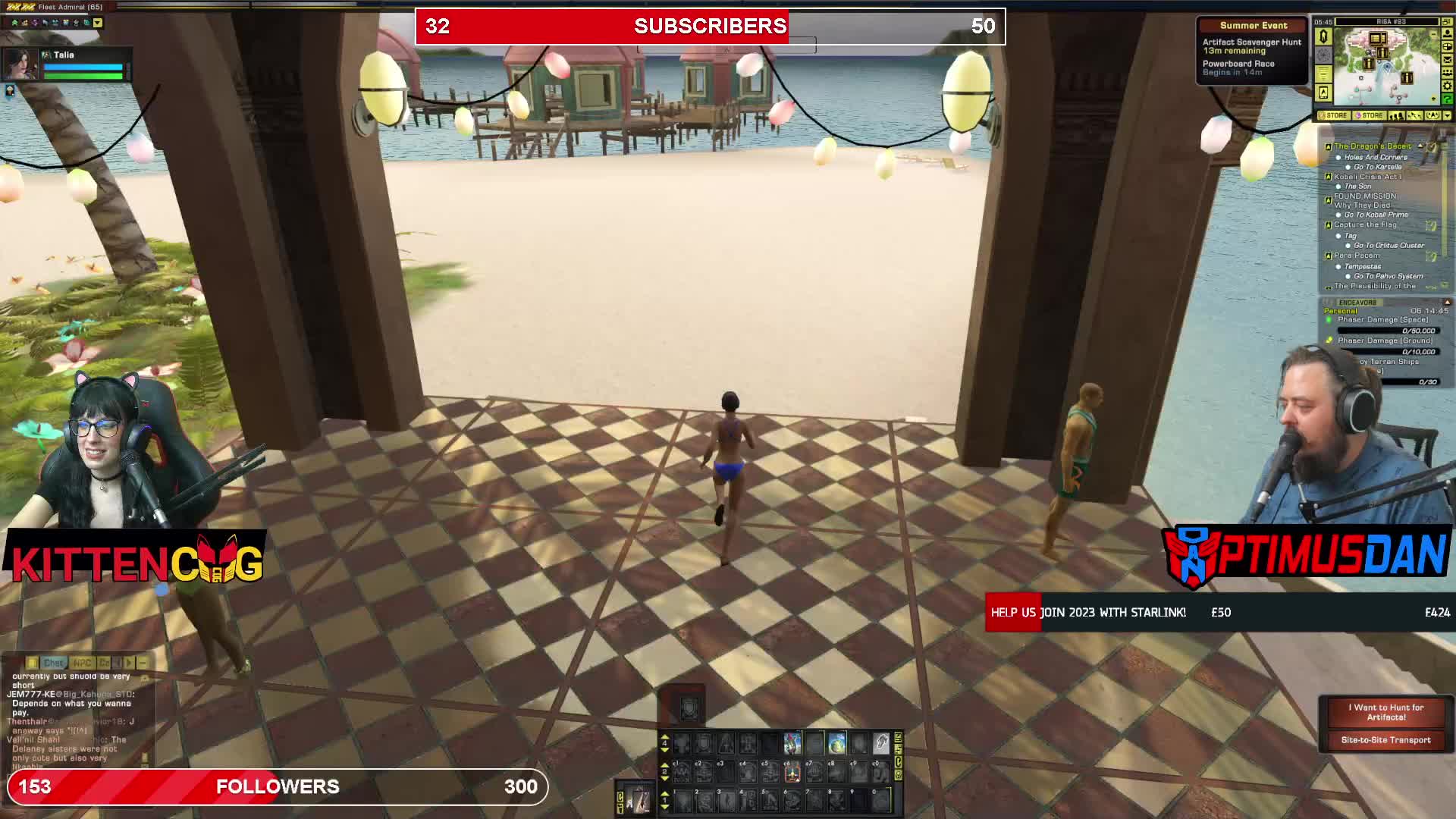
Task: Select the Para Pacem mission entry
Action: [1357, 256]
